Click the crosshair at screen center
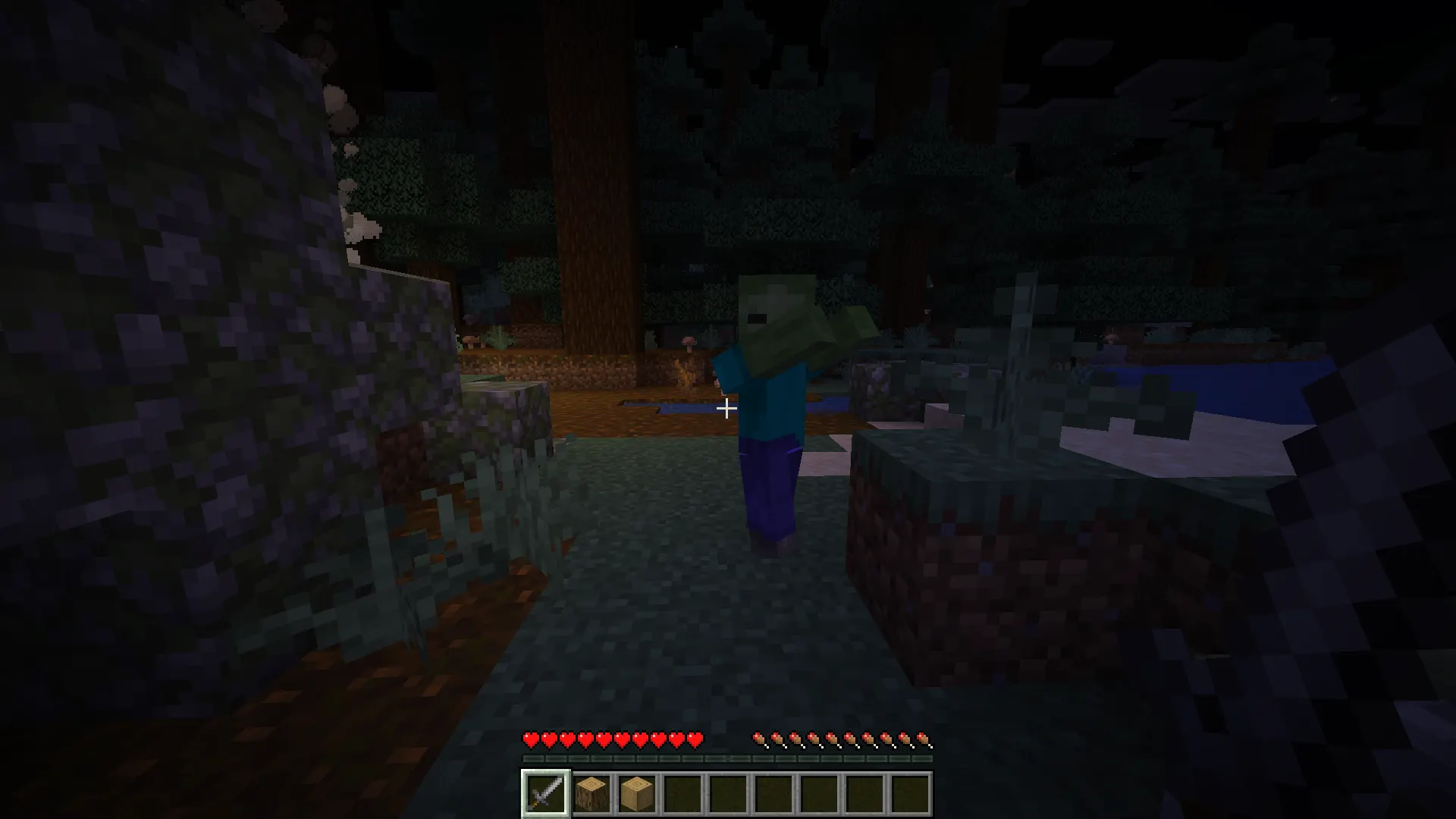Screen dimensions: 1456x819 click(726, 409)
